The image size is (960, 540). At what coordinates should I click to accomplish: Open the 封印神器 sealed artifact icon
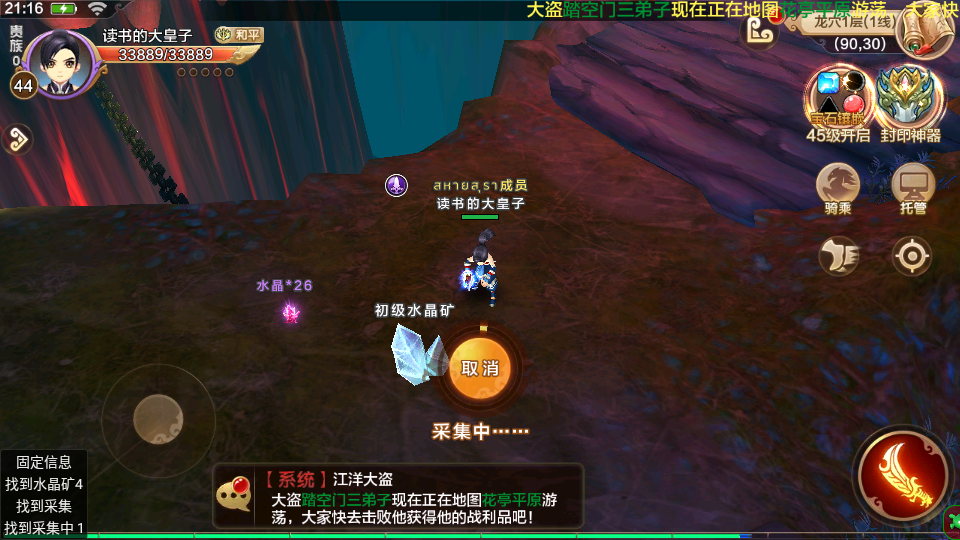coord(910,98)
